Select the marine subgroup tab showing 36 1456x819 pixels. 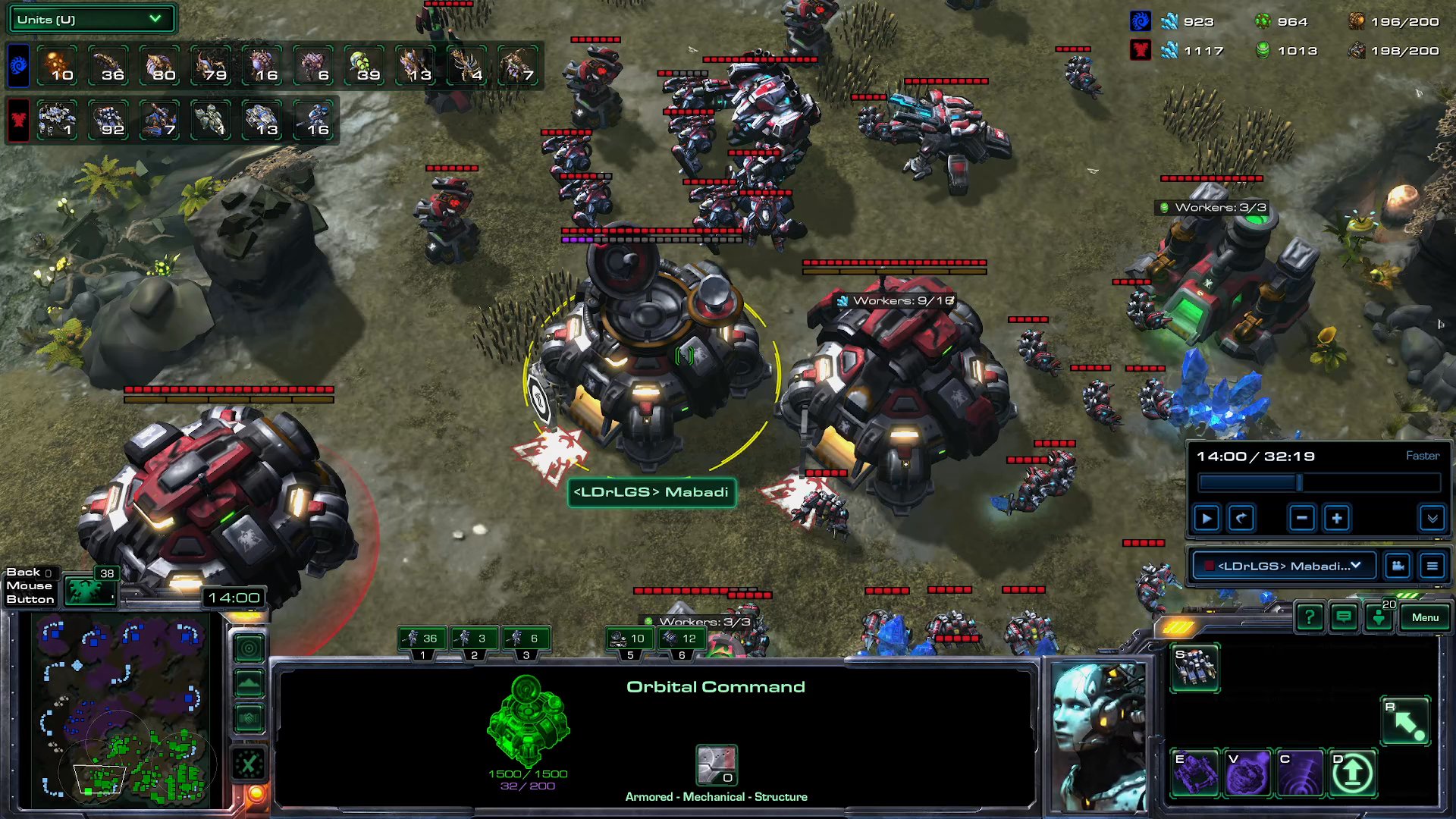tap(422, 639)
